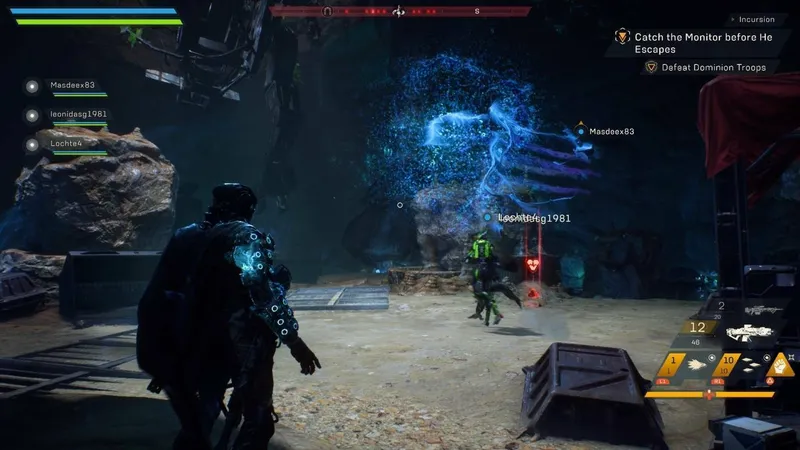800x450 pixels.
Task: Click the compass bar heading marker
Action: tap(399, 12)
